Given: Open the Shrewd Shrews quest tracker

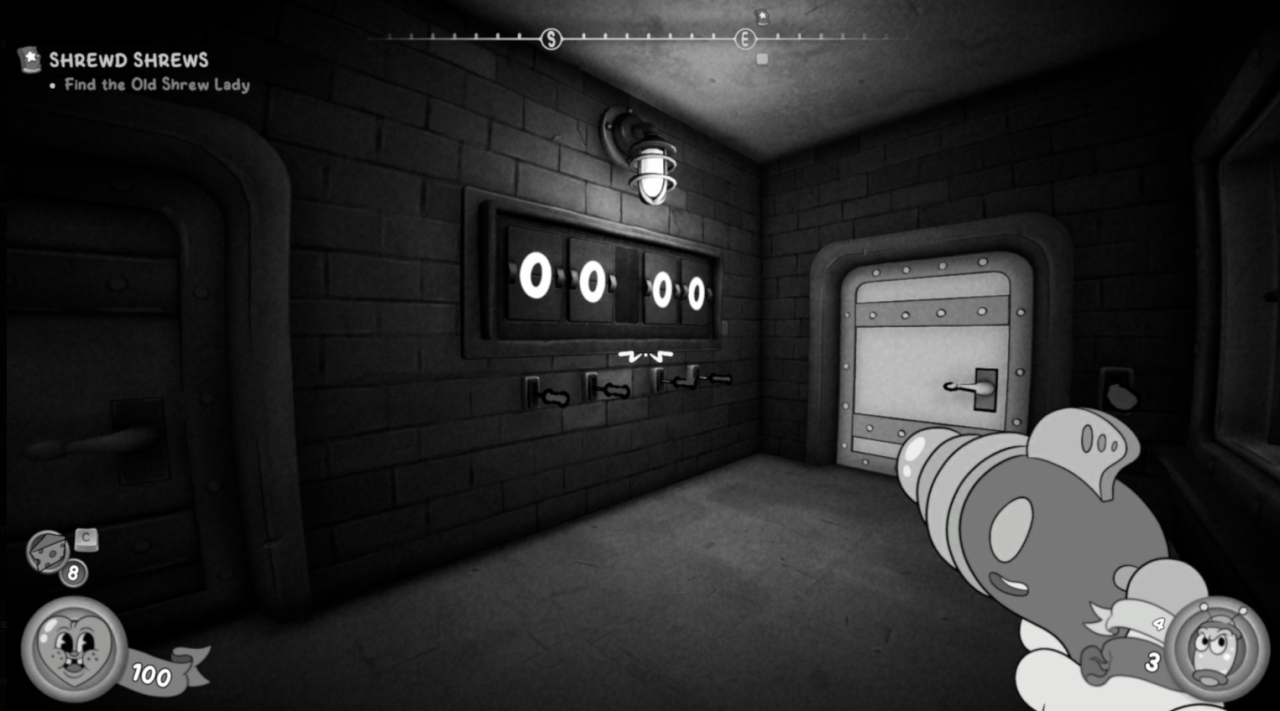Looking at the screenshot, I should pyautogui.click(x=128, y=60).
